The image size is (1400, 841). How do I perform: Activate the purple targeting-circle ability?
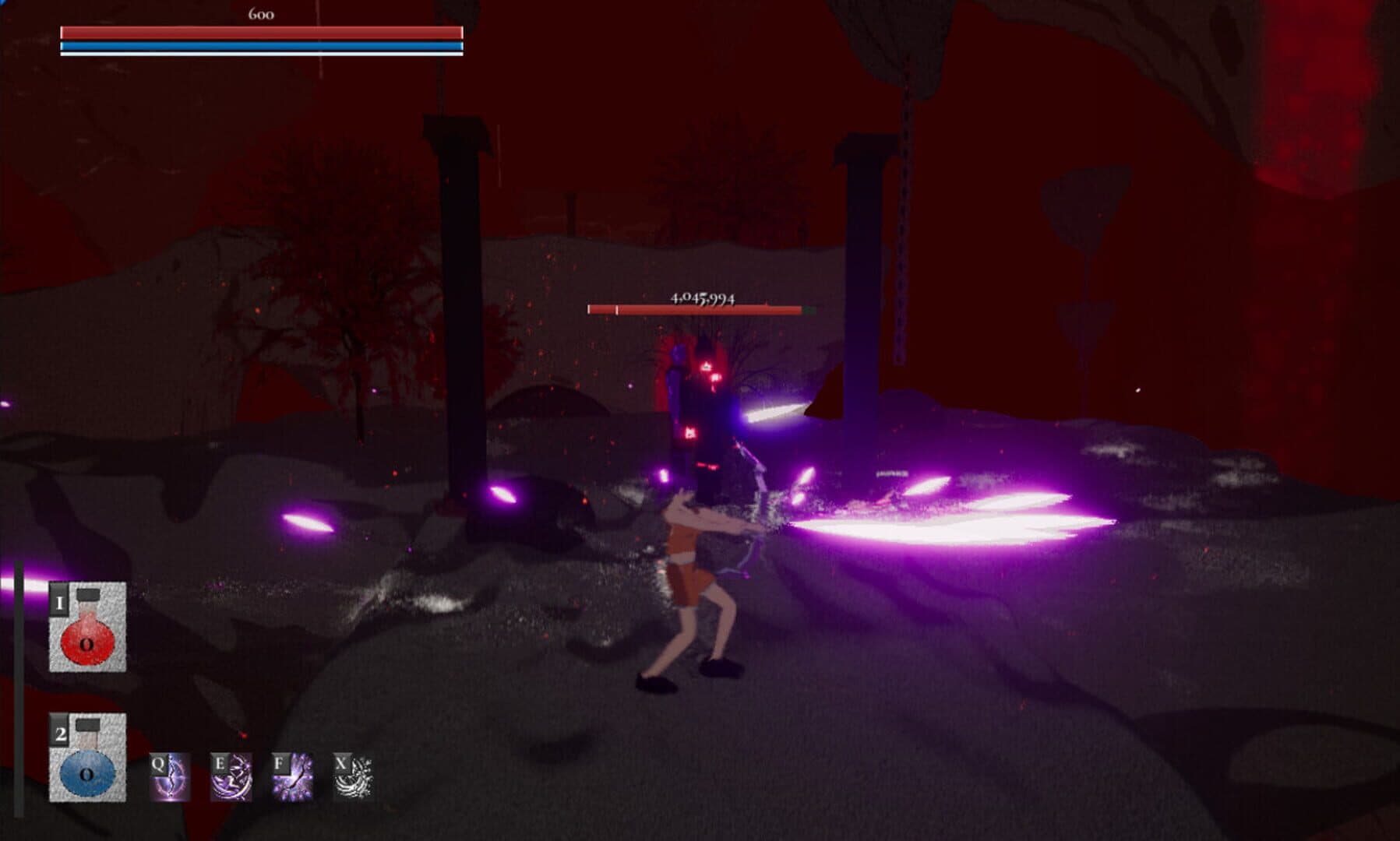click(170, 776)
